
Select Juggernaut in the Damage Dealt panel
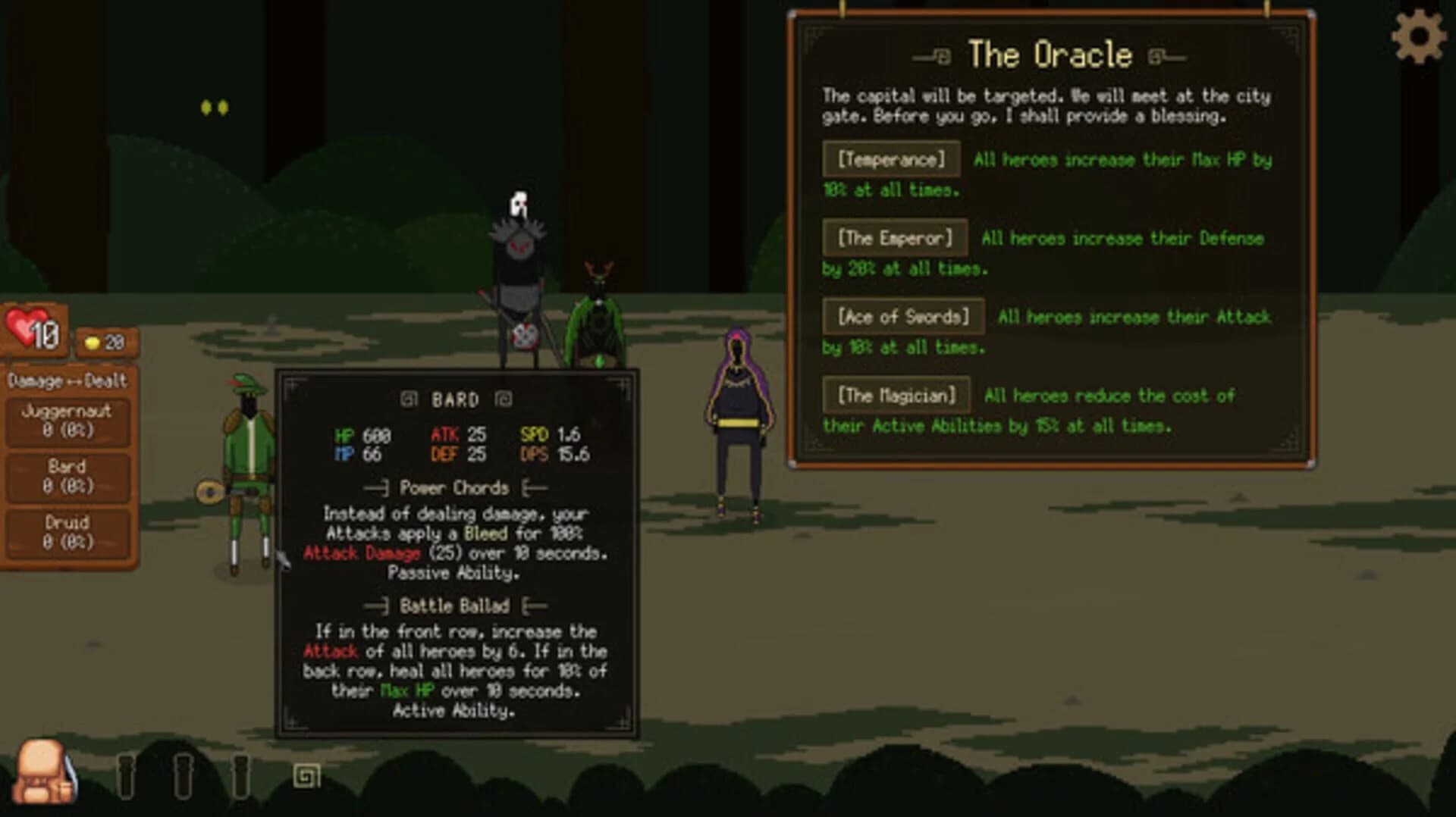click(68, 421)
